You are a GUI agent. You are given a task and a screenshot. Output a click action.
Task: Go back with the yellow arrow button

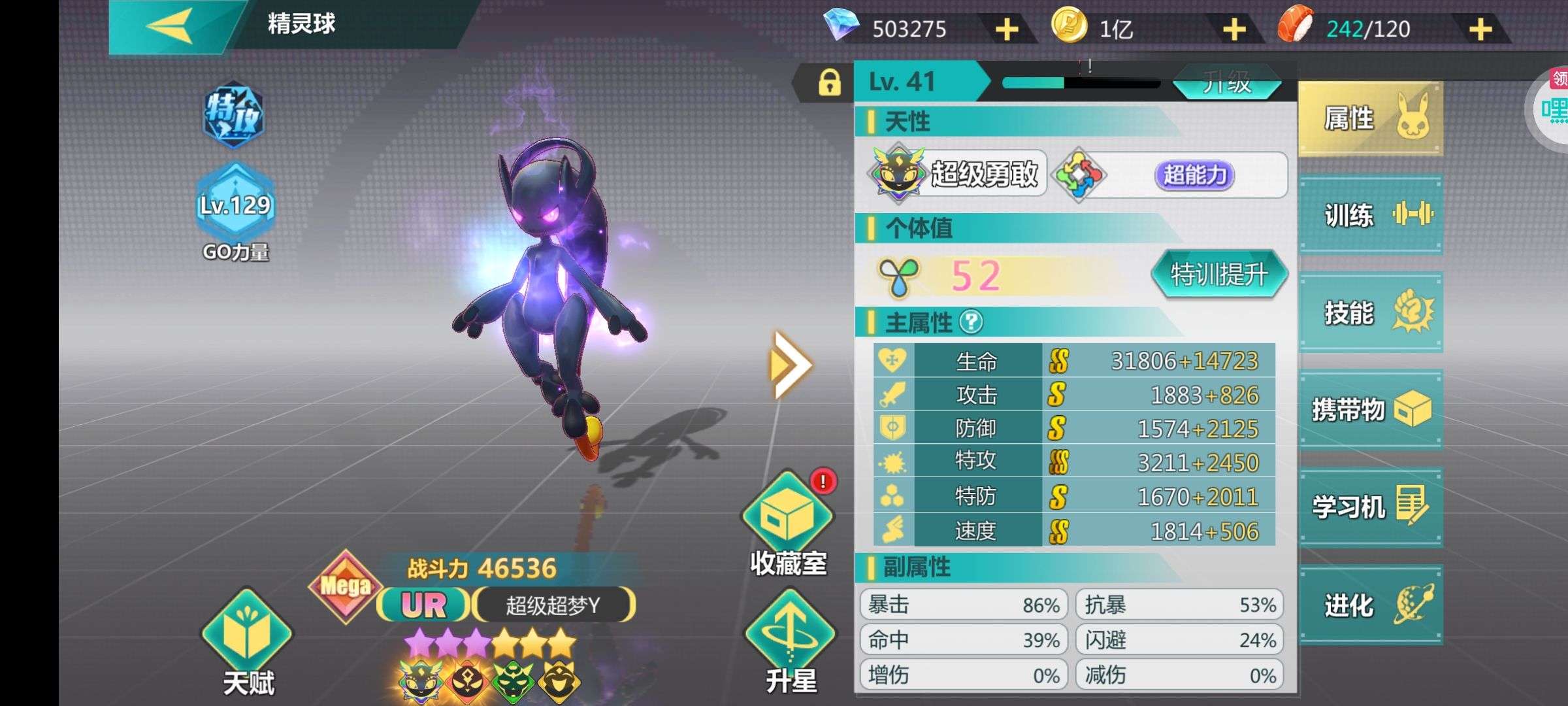pyautogui.click(x=170, y=26)
